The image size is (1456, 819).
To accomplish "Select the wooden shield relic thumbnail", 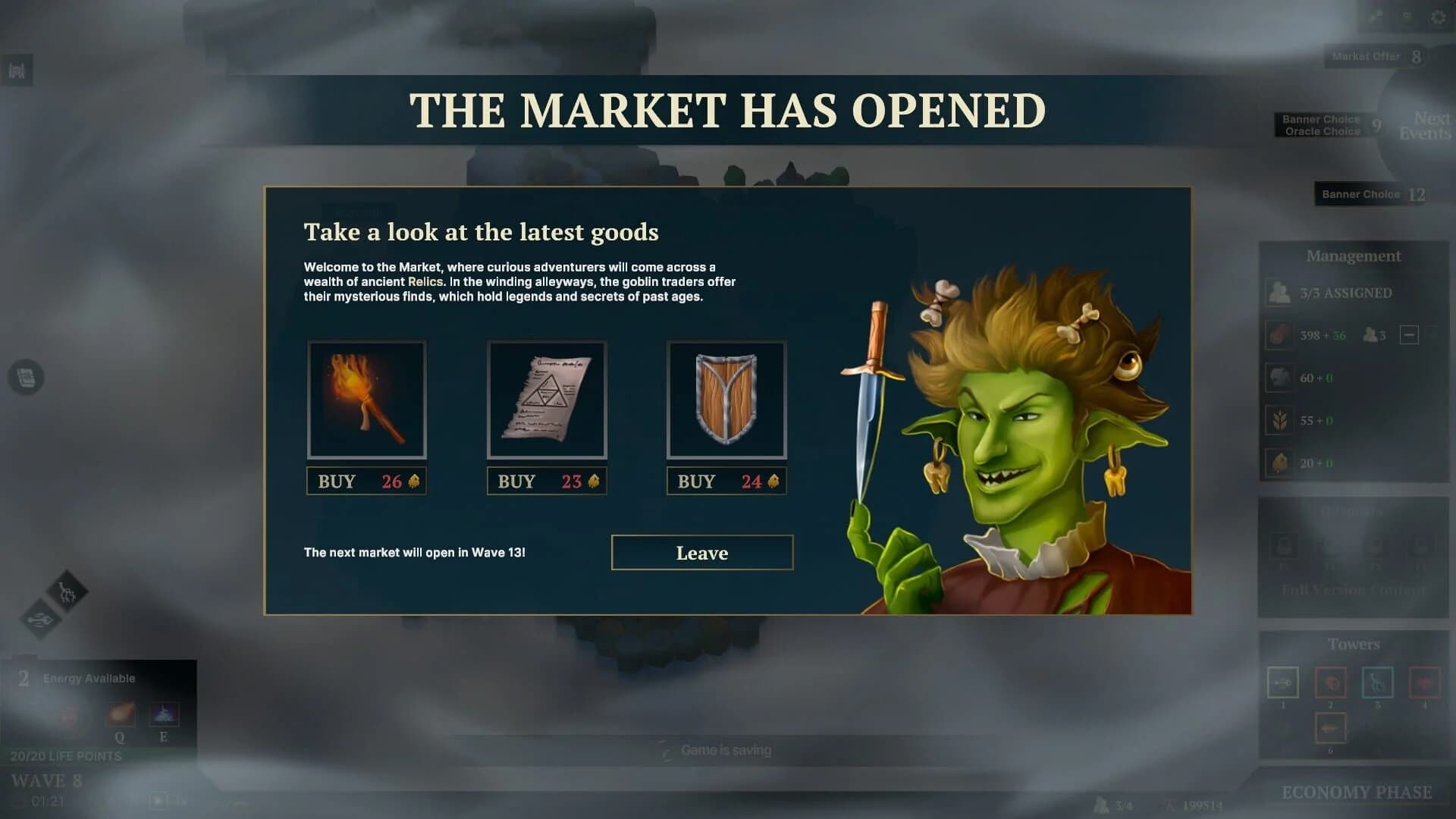I will [x=726, y=400].
